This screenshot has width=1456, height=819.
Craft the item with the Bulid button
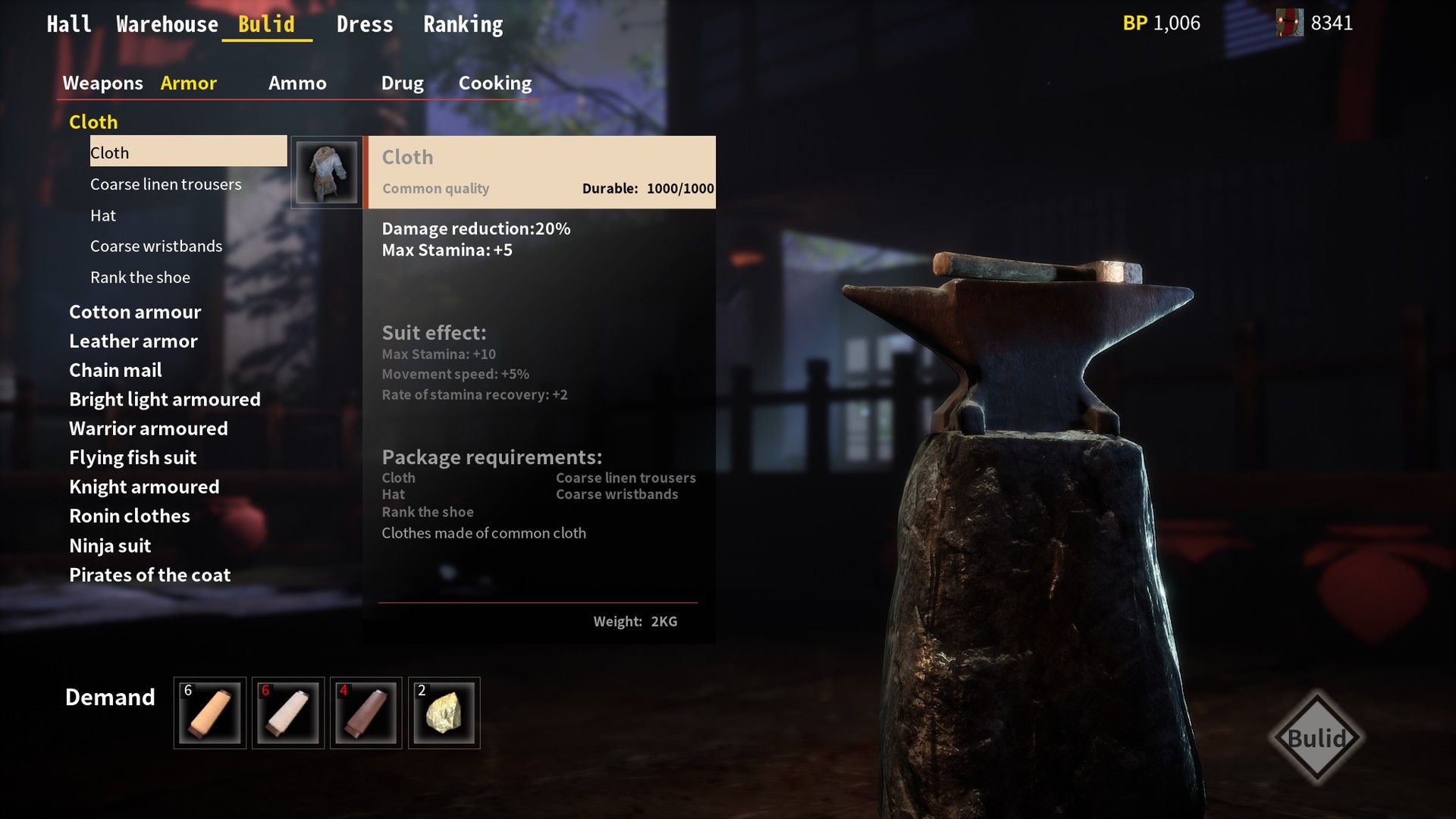click(x=1316, y=737)
